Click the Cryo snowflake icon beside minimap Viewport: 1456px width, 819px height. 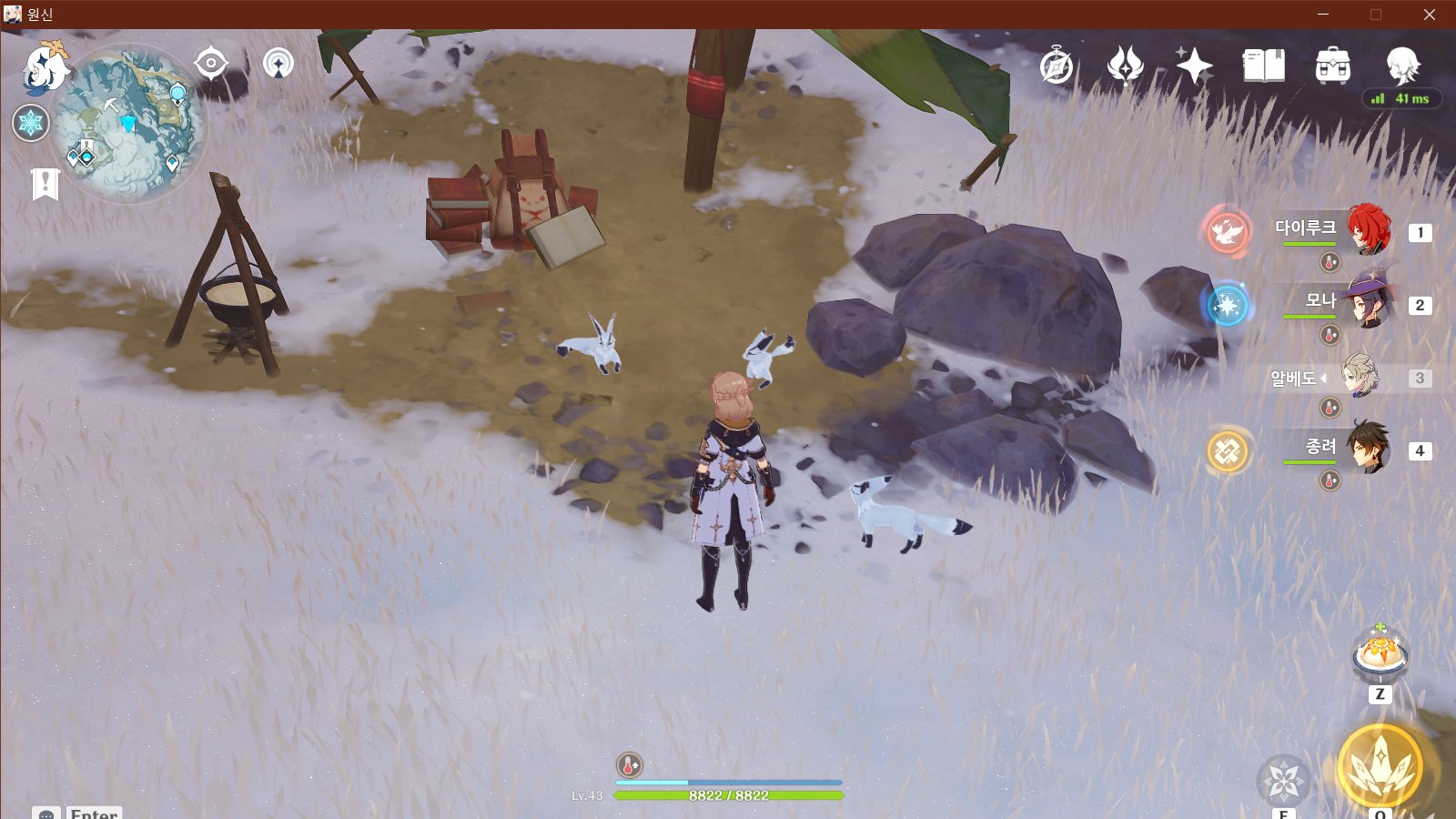31,123
